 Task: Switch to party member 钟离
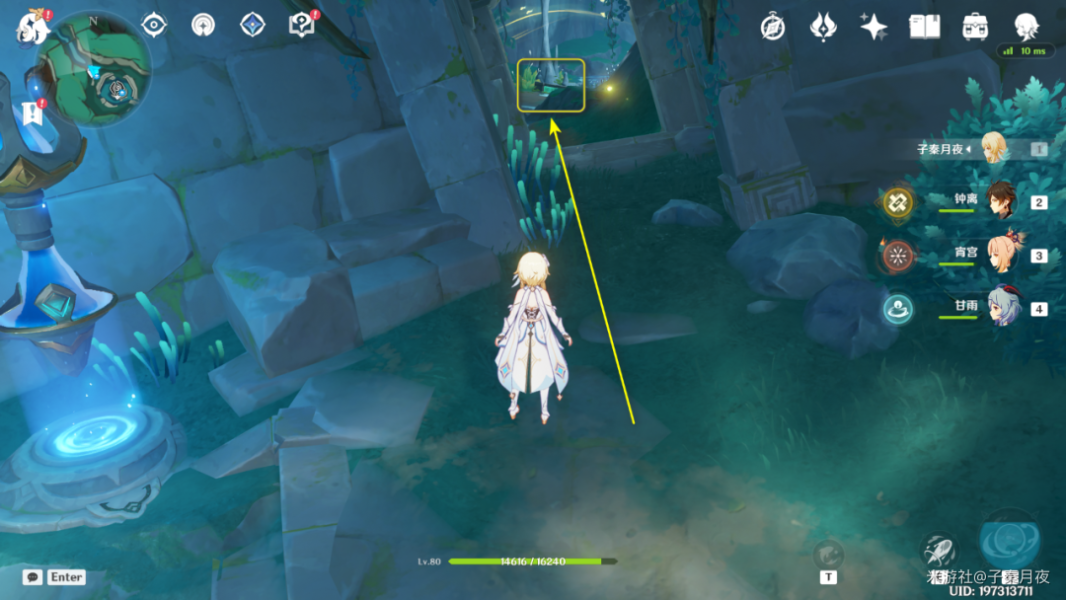point(1000,200)
